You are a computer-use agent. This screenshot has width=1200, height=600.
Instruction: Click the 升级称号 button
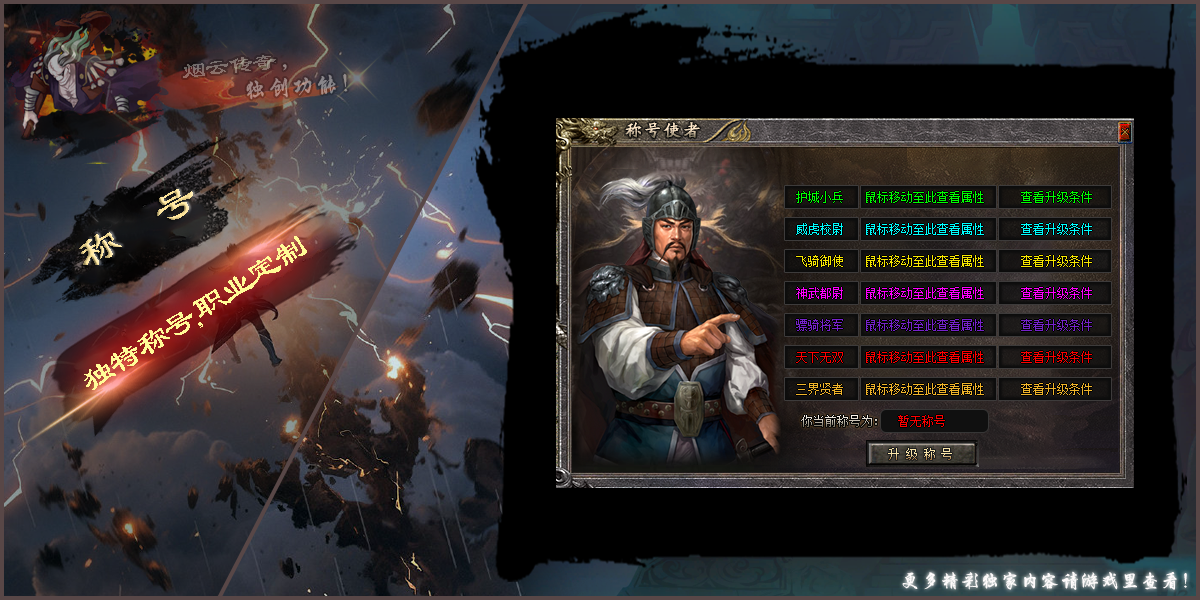[x=920, y=454]
